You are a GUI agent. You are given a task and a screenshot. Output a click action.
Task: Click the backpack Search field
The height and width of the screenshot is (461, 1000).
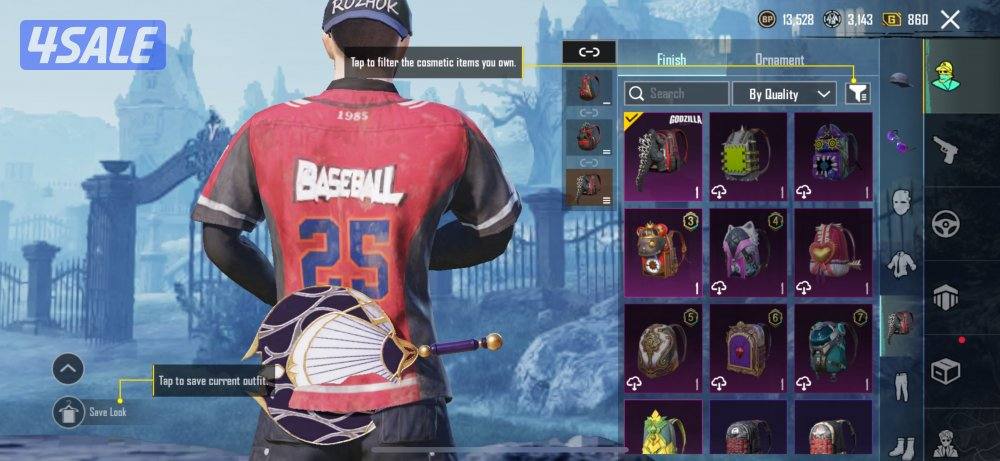pos(677,94)
